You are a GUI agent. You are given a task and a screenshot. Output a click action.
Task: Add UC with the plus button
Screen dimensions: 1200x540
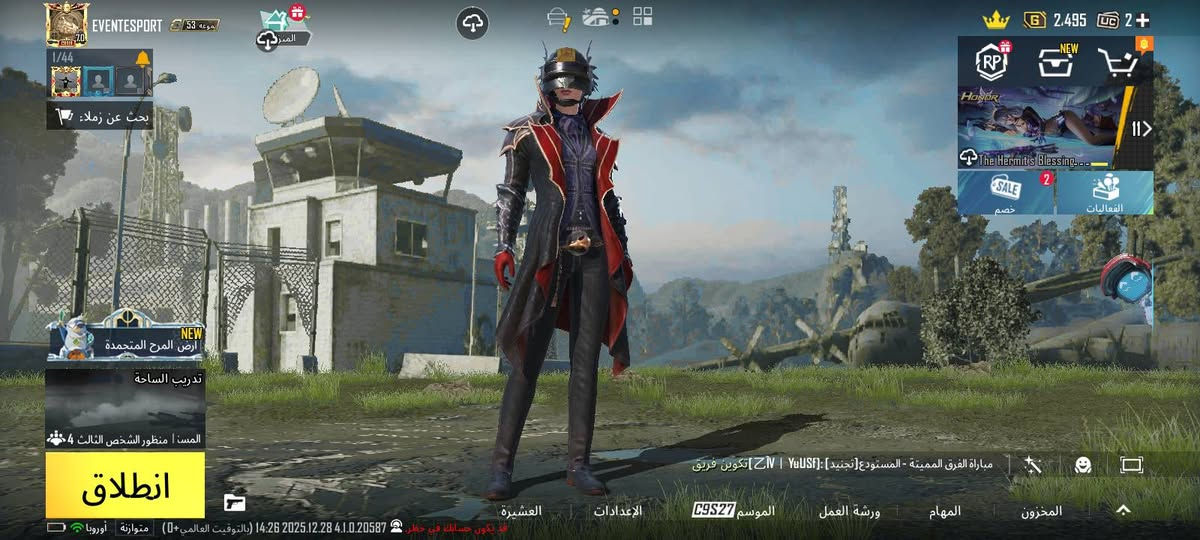coord(1142,20)
